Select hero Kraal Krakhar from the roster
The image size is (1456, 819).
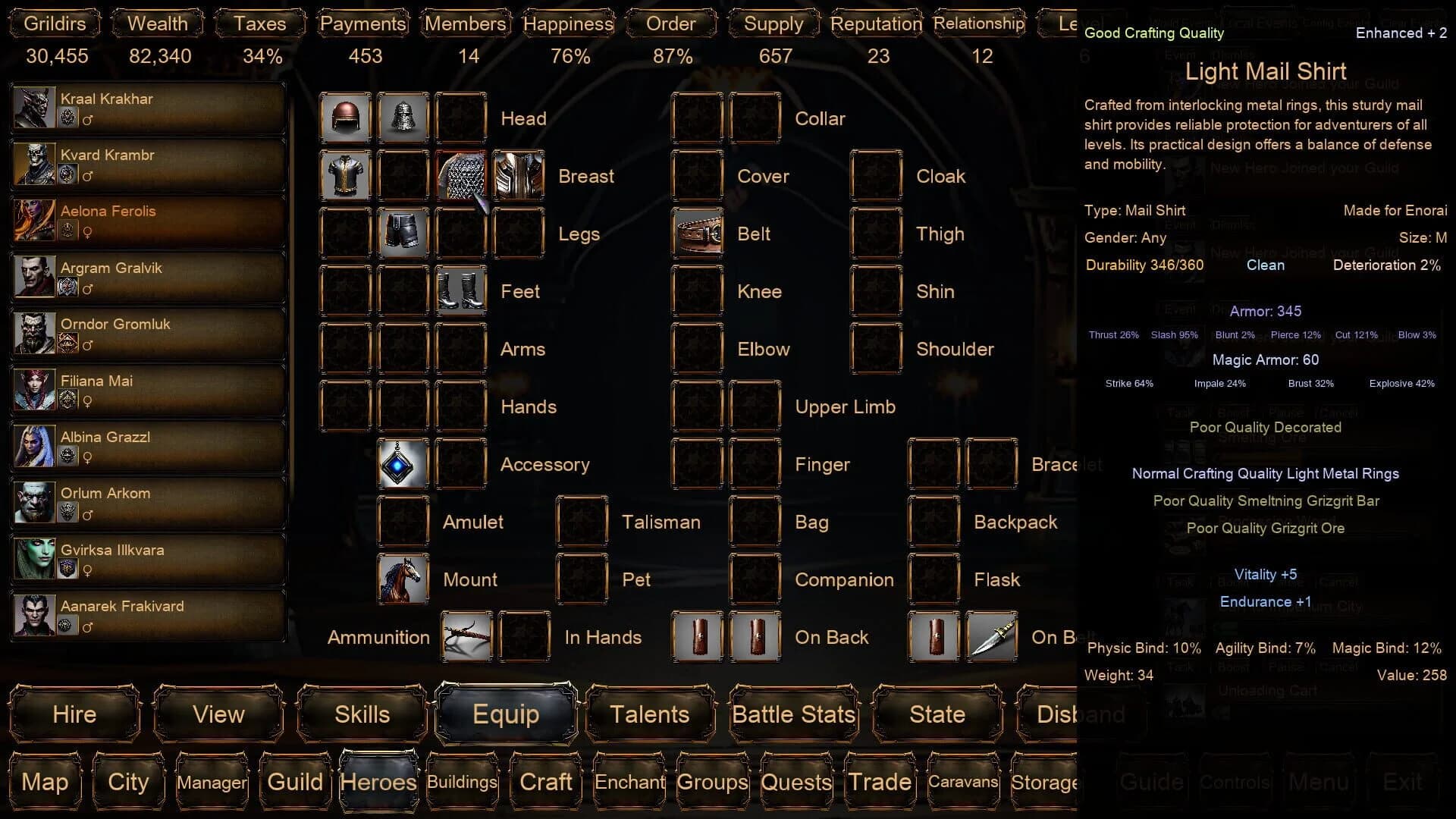[x=148, y=108]
